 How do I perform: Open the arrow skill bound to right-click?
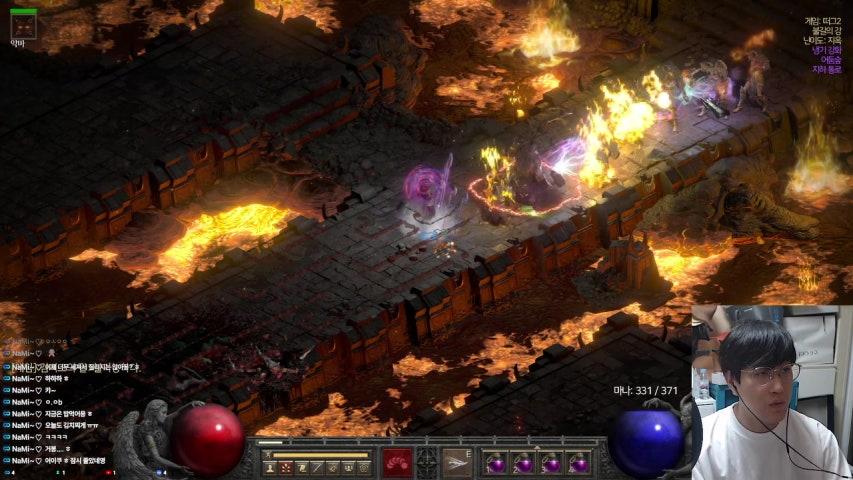click(457, 462)
